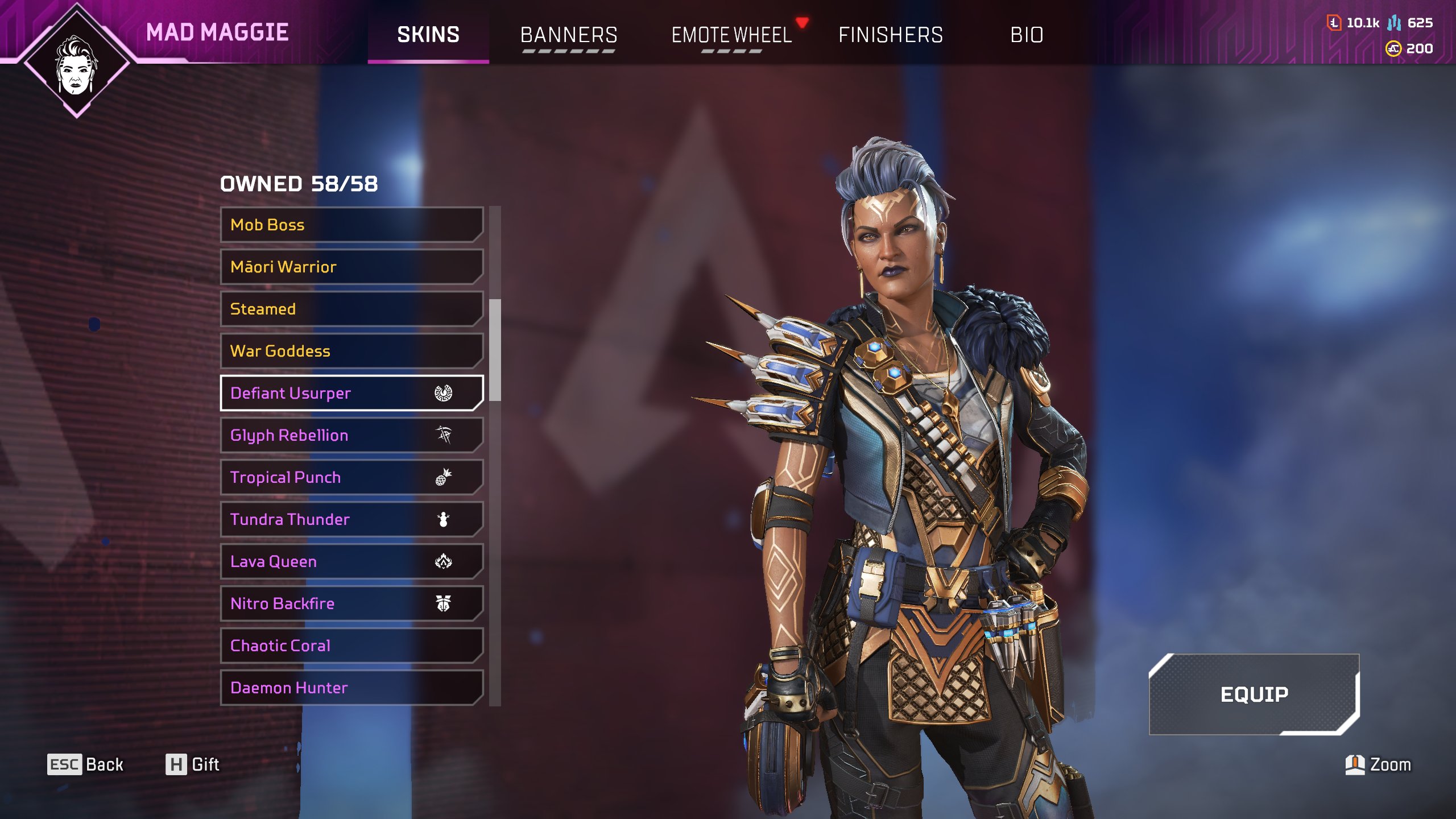Equip the selected skin

pos(1254,694)
